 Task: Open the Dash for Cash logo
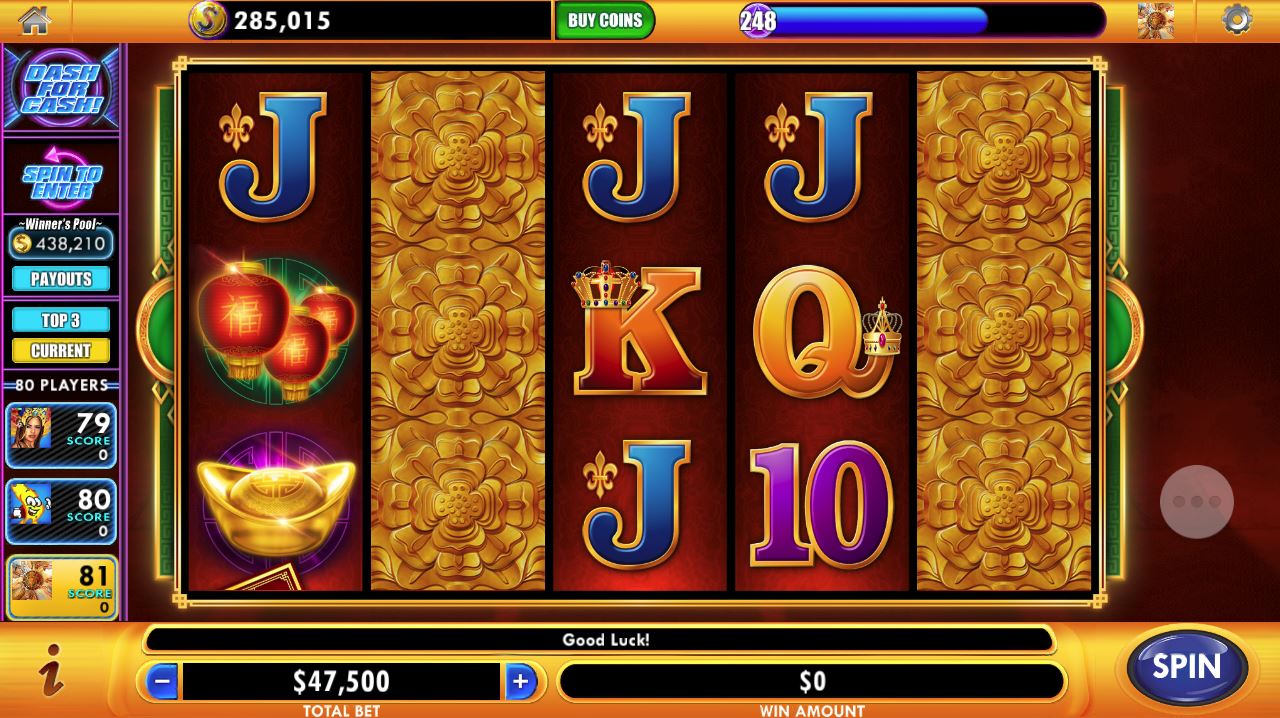(61, 89)
